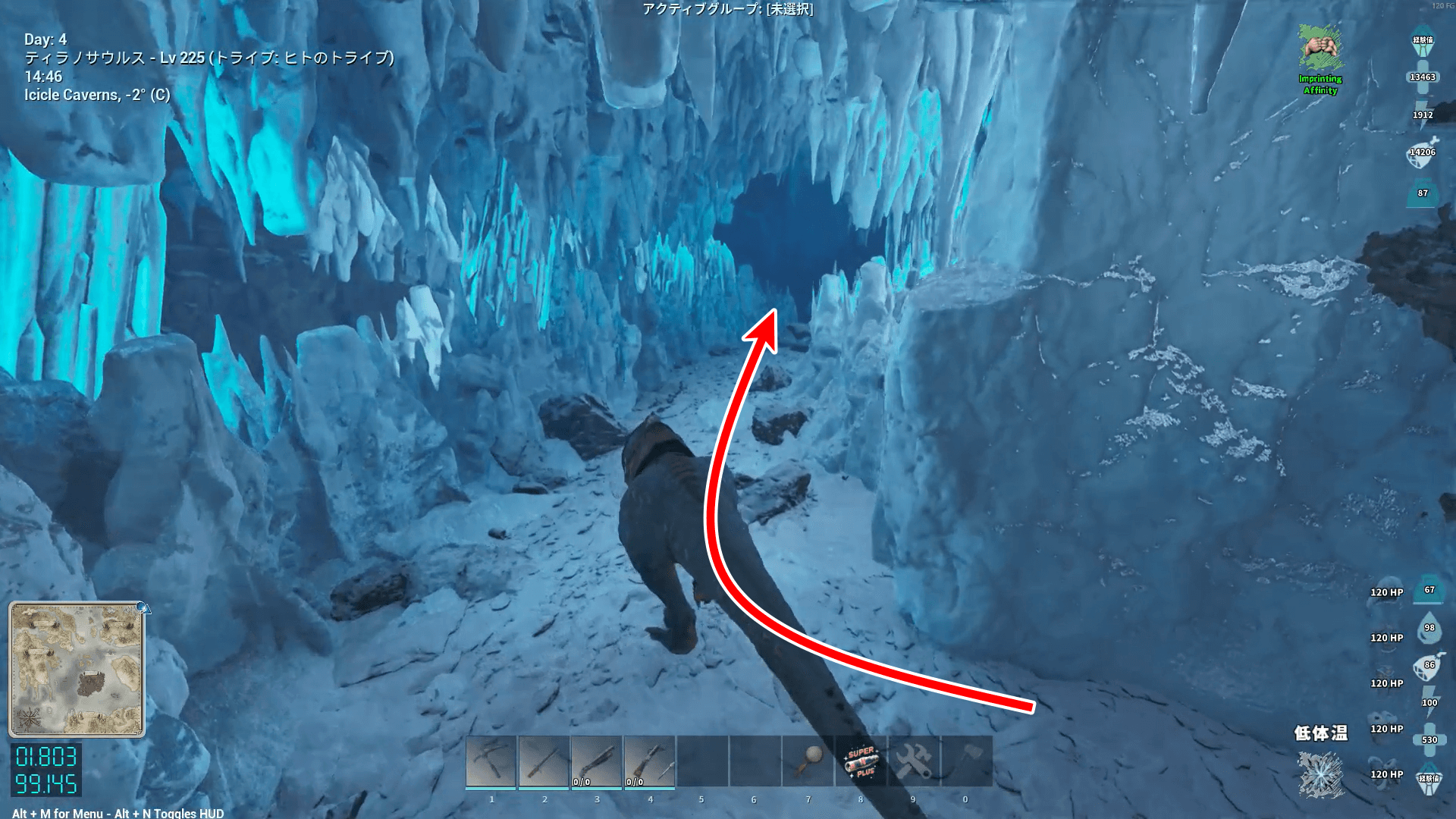Viewport: 1456px width, 819px height.
Task: Equip the hatchet in hotbar slot 0
Action: (x=967, y=761)
